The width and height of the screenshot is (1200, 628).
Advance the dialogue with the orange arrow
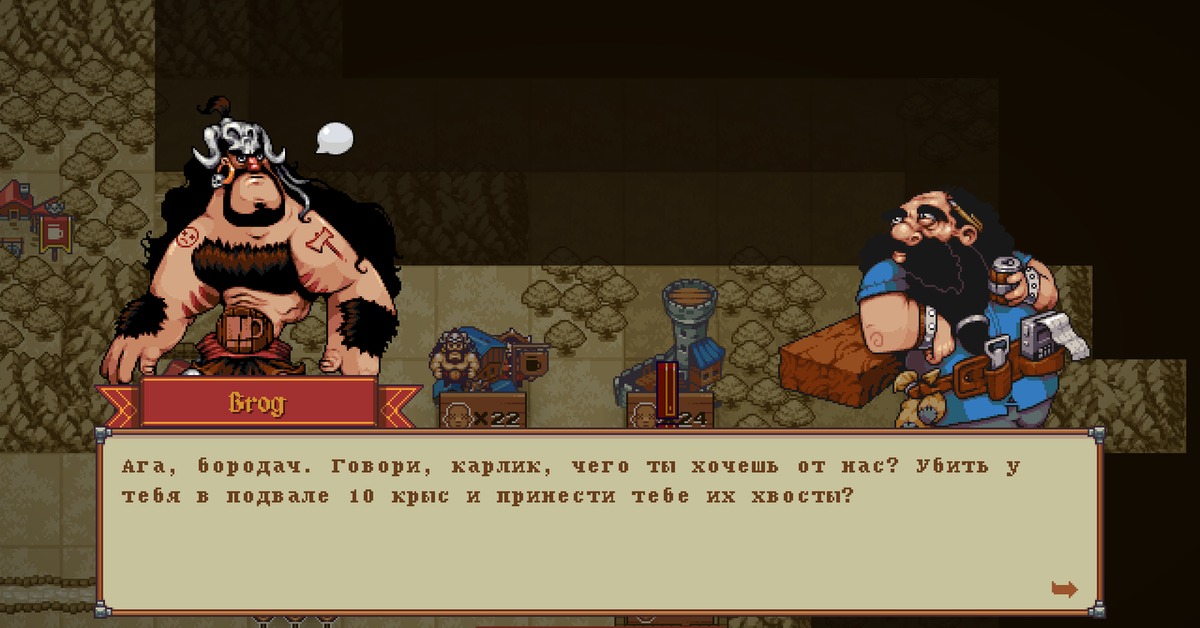click(x=1064, y=589)
